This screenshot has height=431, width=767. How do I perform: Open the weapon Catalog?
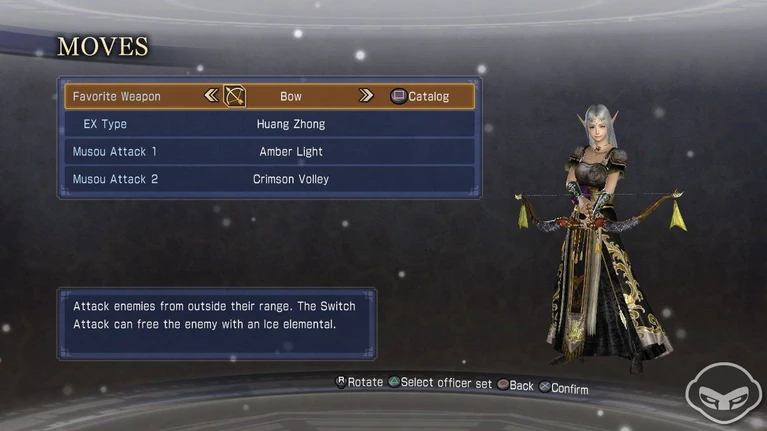click(x=420, y=97)
